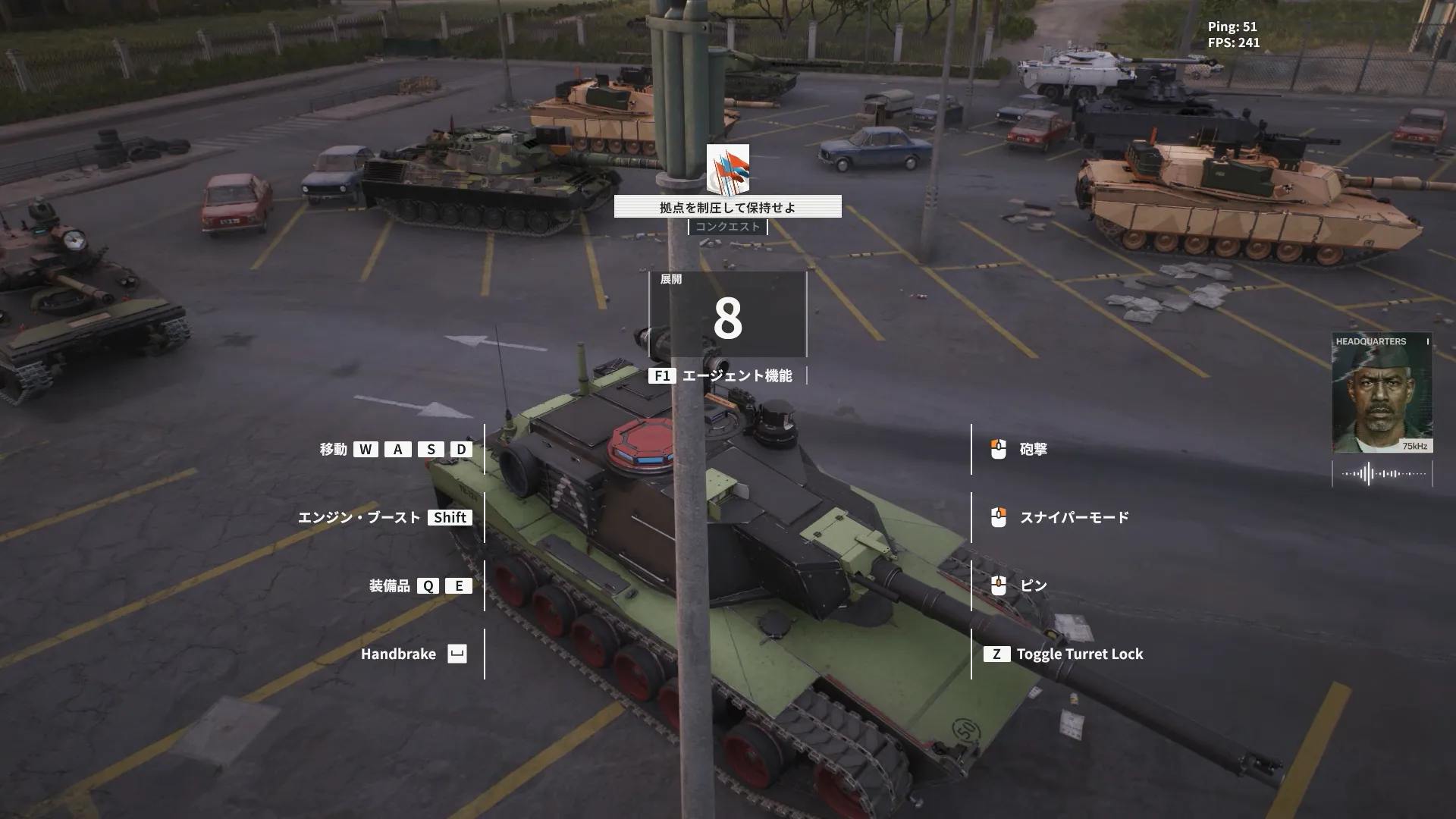This screenshot has height=819, width=1456.
Task: Select the objective flags icon
Action: click(728, 169)
